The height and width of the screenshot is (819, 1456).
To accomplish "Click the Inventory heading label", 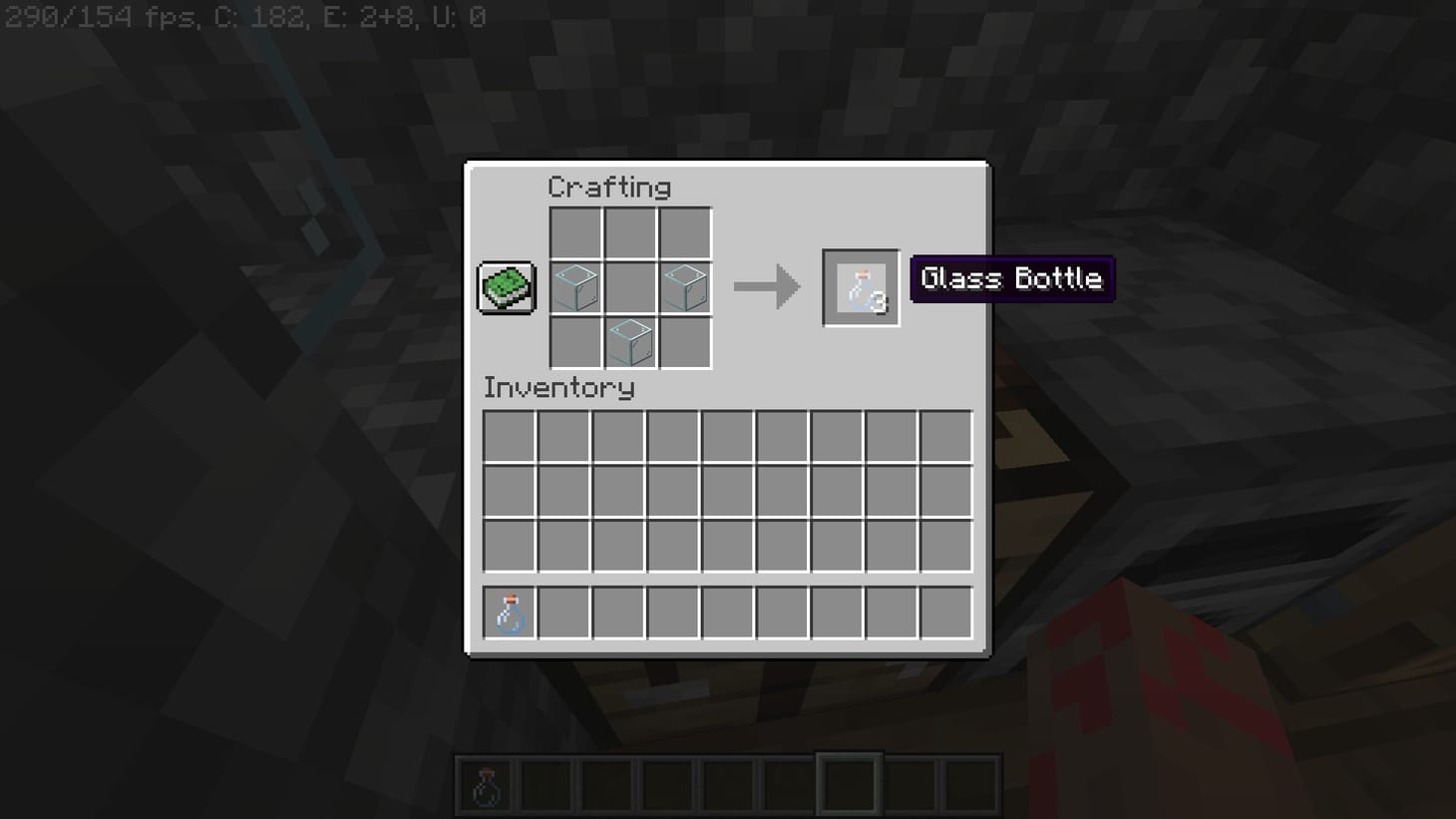I will pyautogui.click(x=559, y=388).
